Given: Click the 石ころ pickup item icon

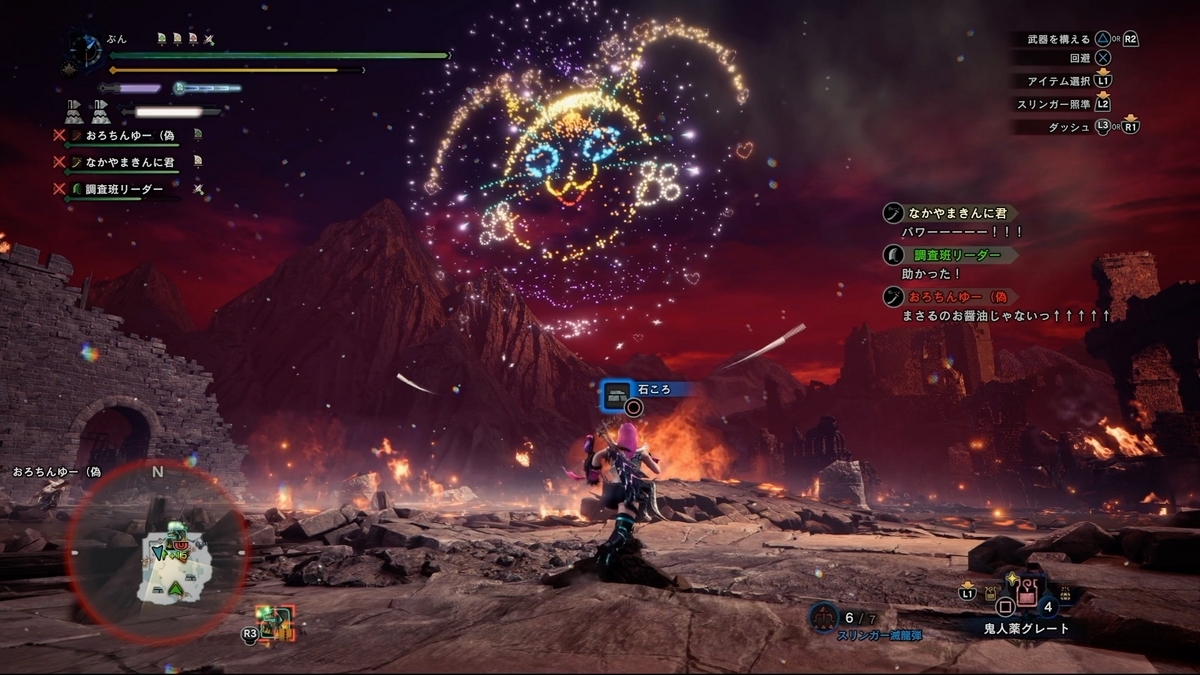Looking at the screenshot, I should (x=618, y=392).
